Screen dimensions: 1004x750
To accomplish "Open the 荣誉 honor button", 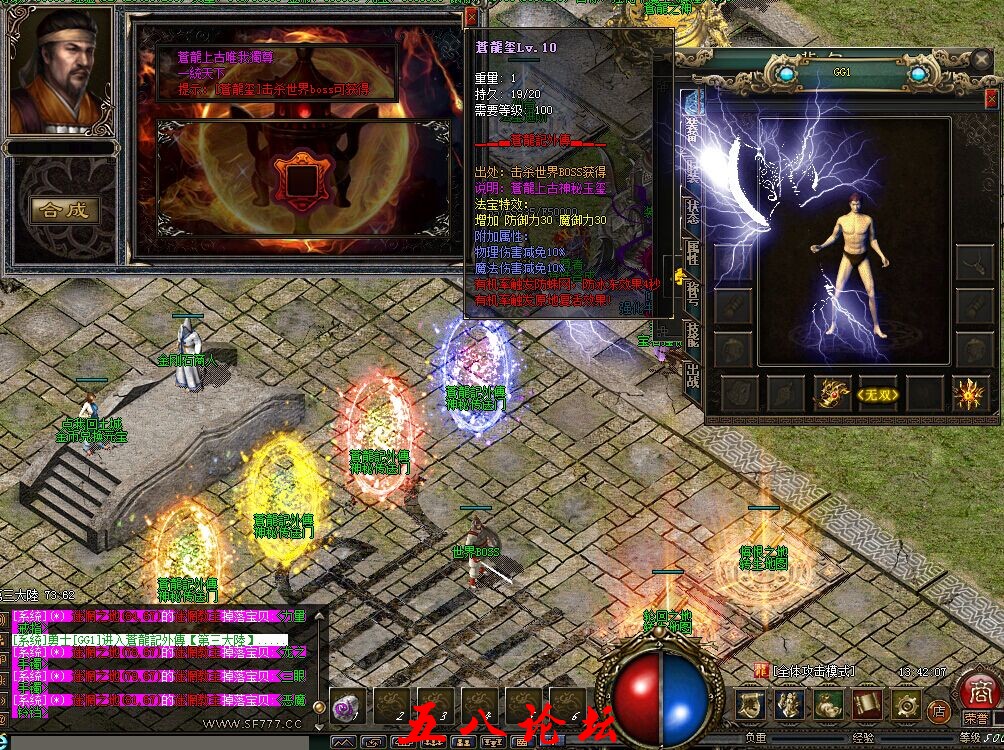I will click(975, 718).
